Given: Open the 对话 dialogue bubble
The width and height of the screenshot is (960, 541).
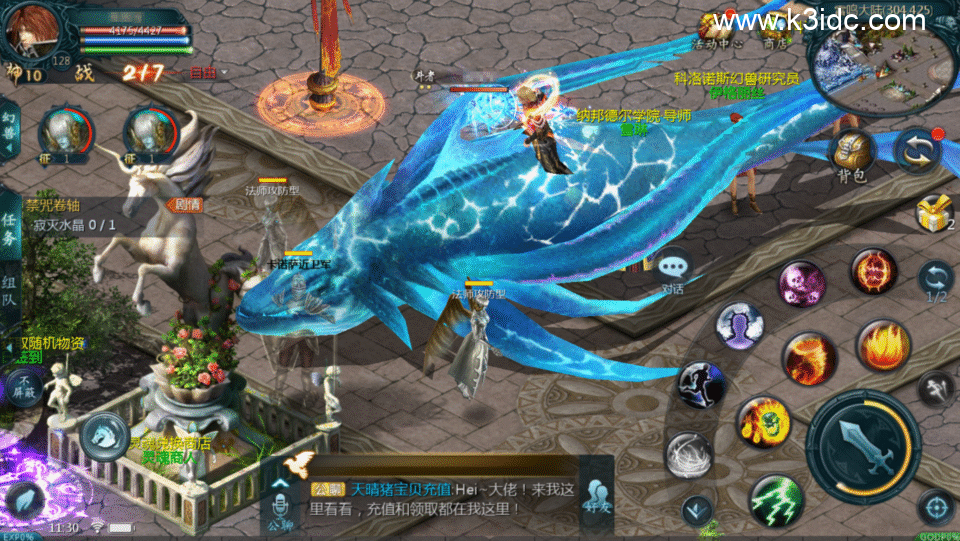Looking at the screenshot, I should tap(674, 270).
